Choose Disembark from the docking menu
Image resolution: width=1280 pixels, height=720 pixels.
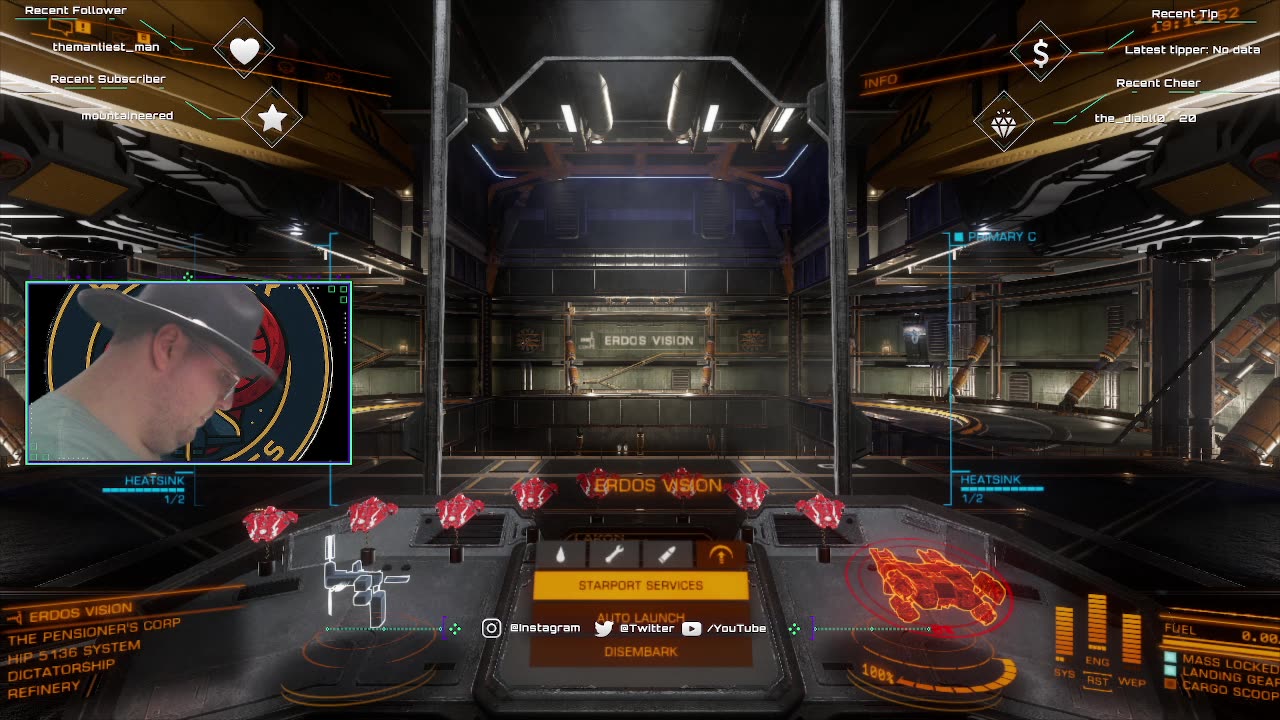click(640, 651)
